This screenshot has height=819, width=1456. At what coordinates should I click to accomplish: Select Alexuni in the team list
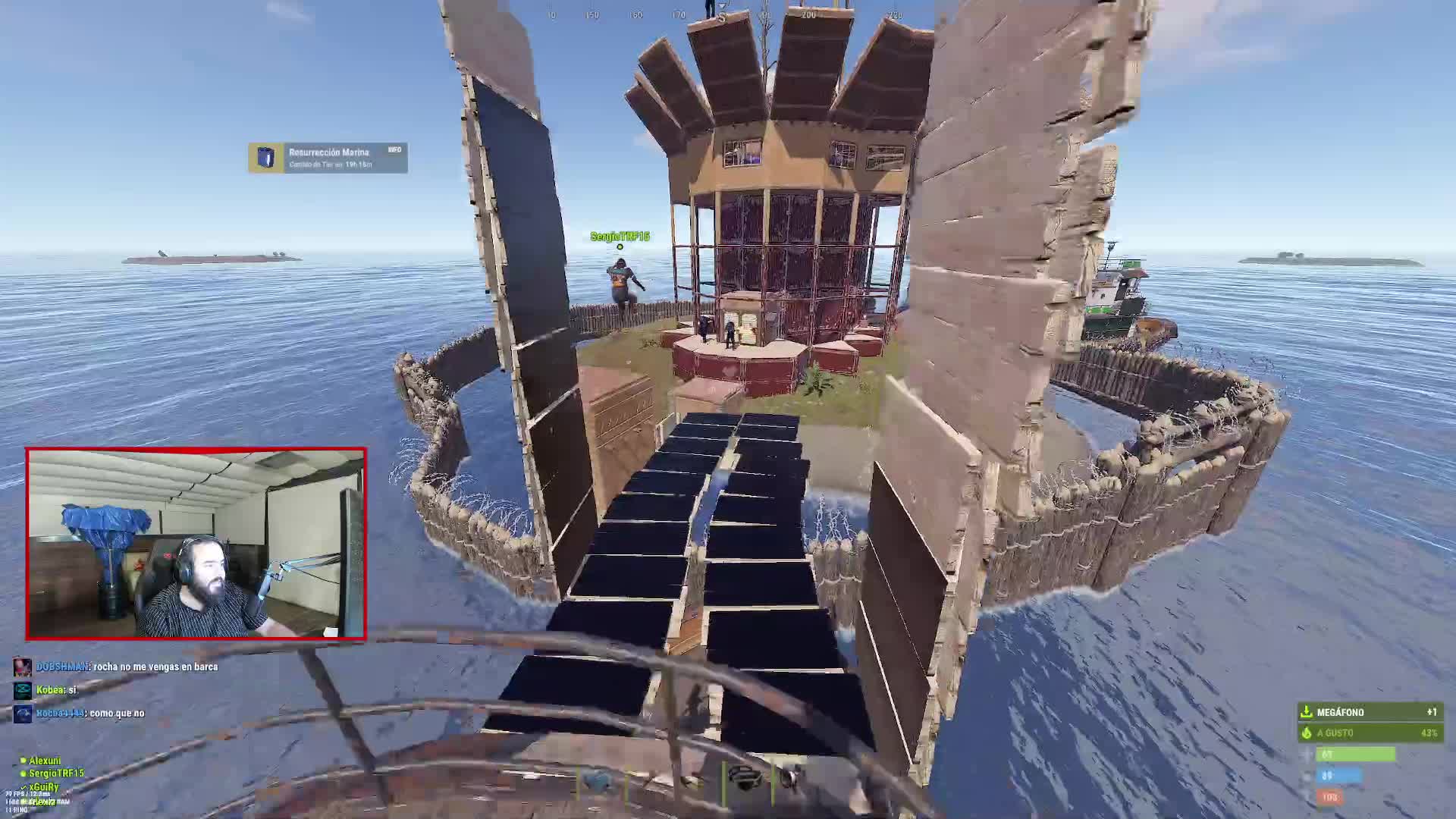[44, 761]
